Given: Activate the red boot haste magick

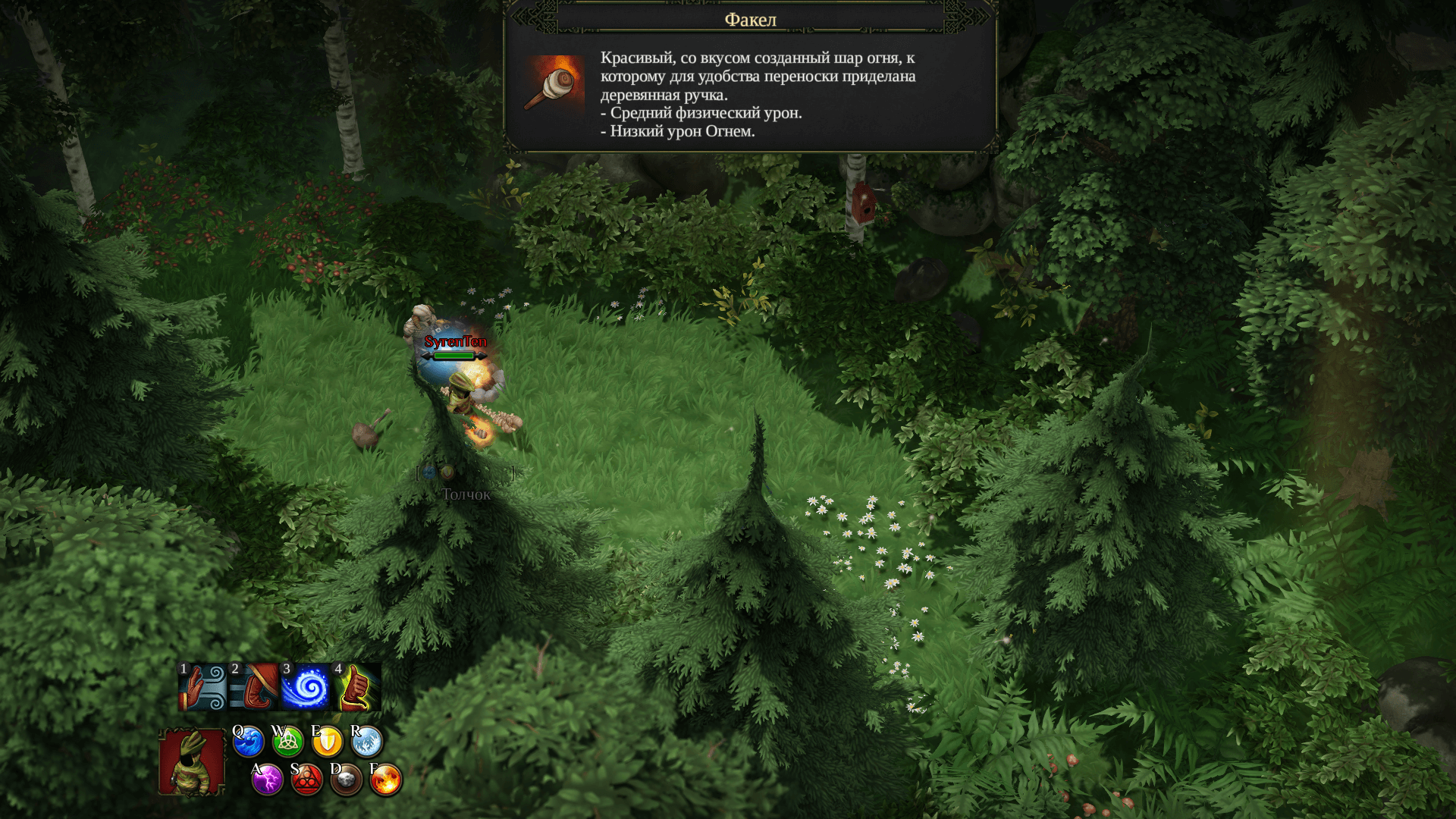Looking at the screenshot, I should pyautogui.click(x=254, y=687).
